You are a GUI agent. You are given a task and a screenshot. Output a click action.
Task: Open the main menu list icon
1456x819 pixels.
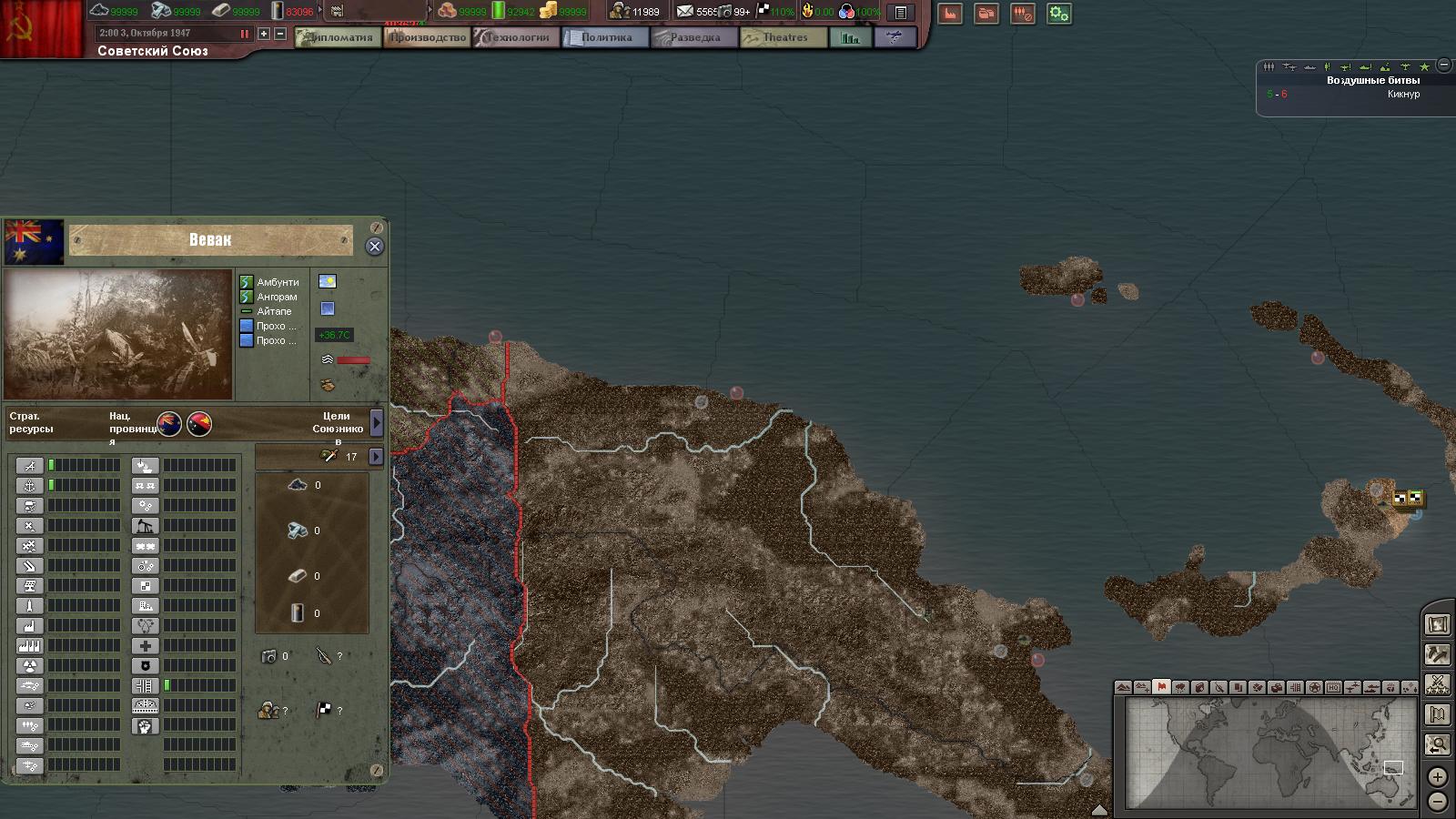(900, 13)
